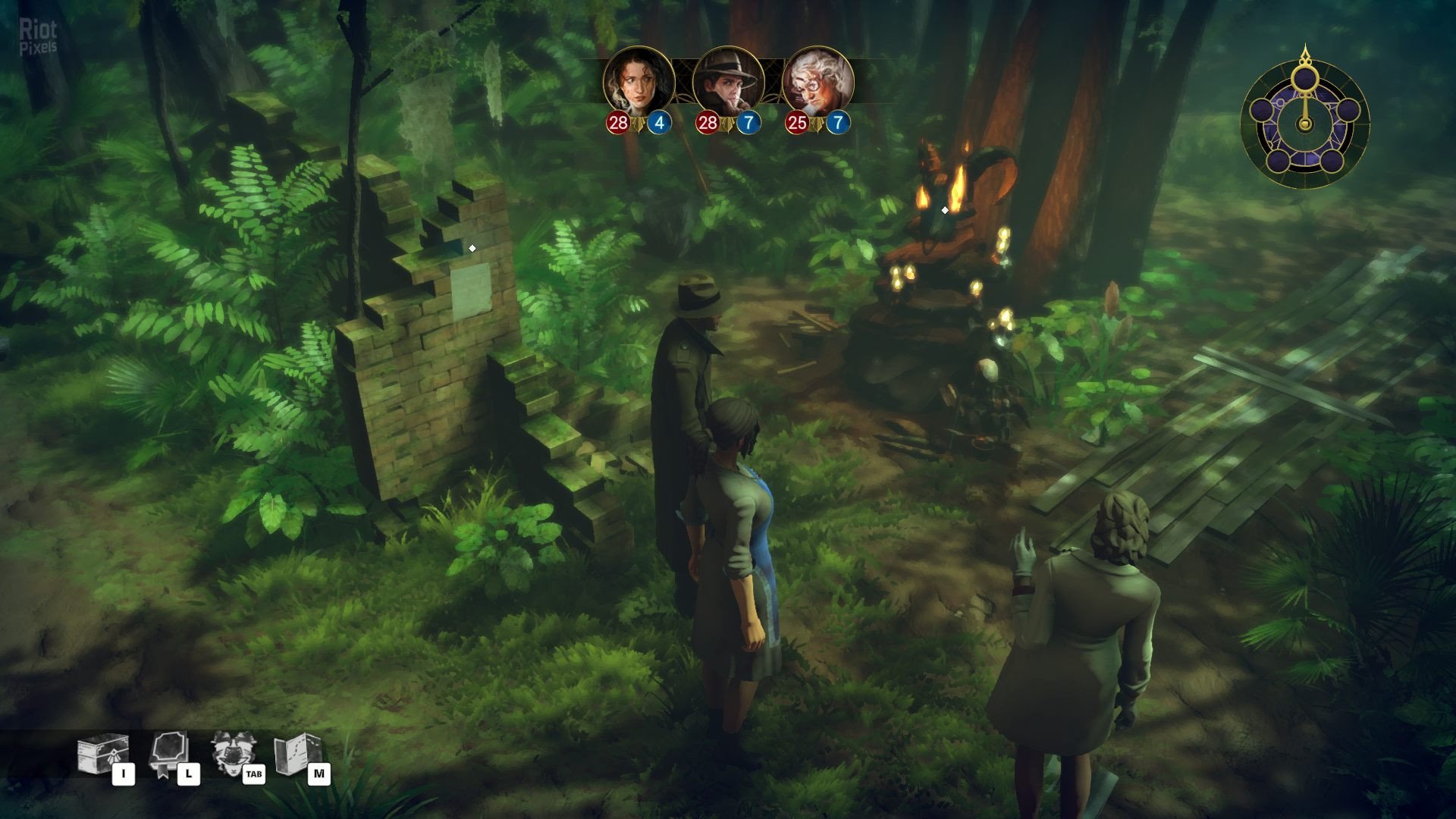Open the inventory chest icon
Image resolution: width=1456 pixels, height=819 pixels.
pos(102,755)
